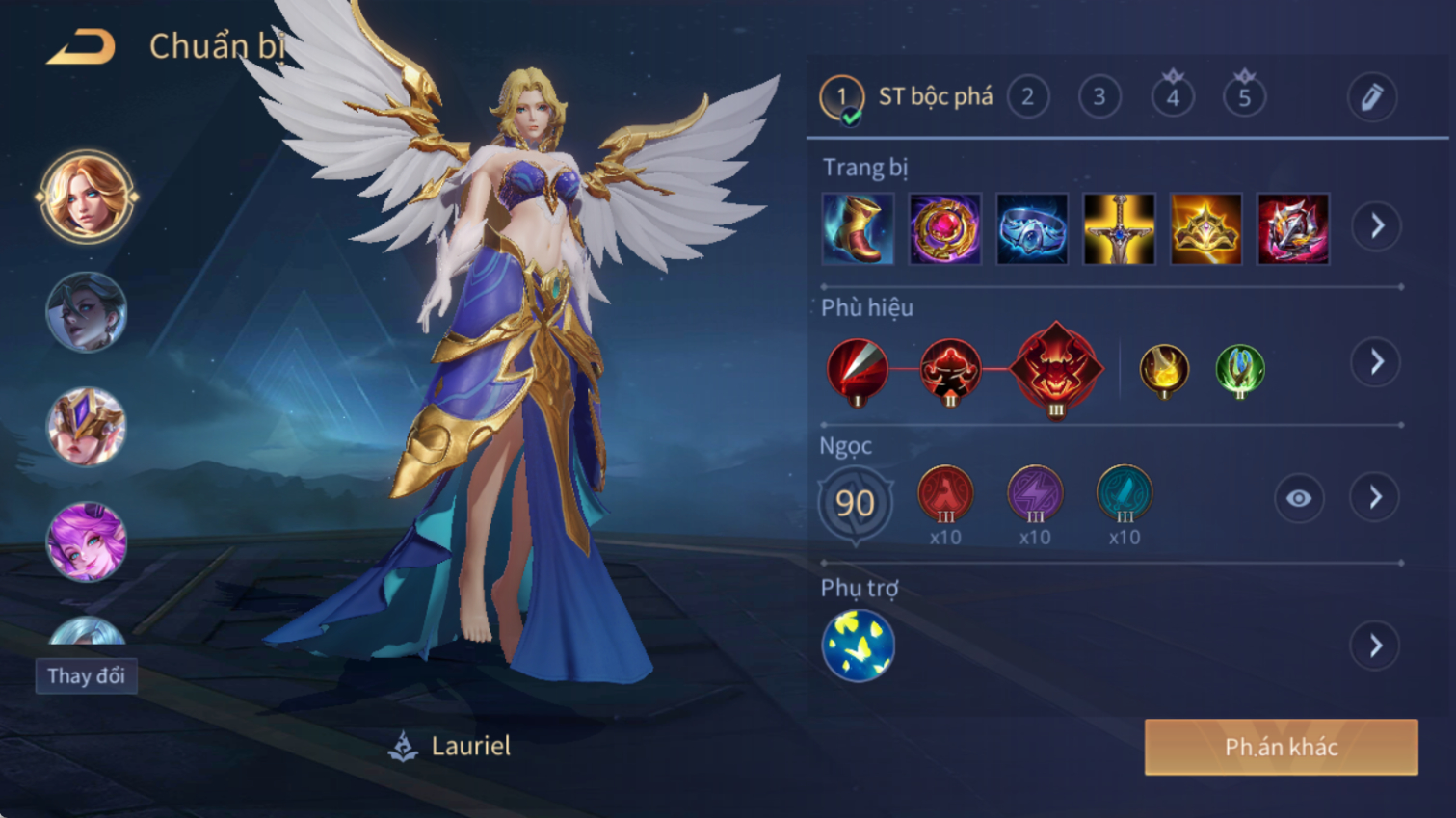The height and width of the screenshot is (818, 1456).
Task: Open the Trang bị equipment details arrow
Action: point(1376,226)
